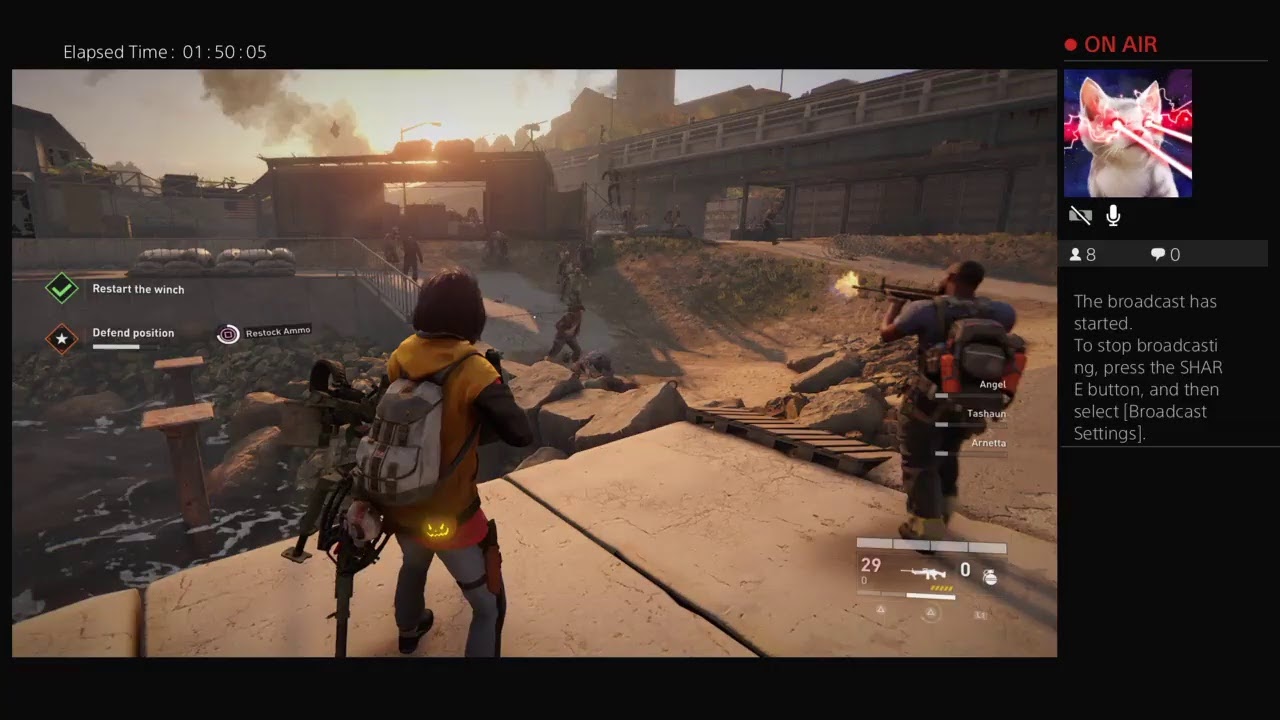Select teammate Tashaun's name tag
This screenshot has height=720, width=1280.
coord(986,413)
